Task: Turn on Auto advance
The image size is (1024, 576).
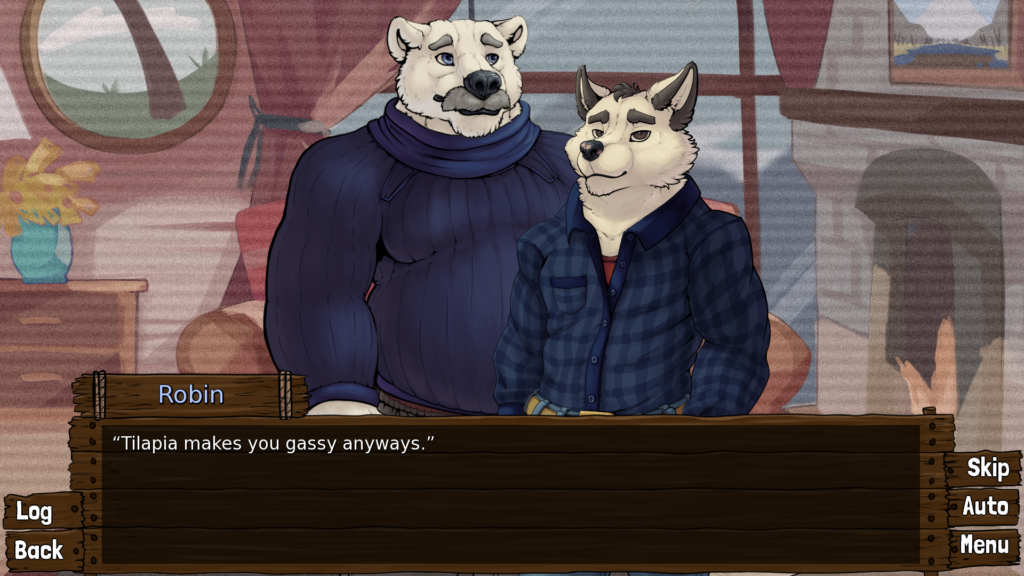Action: pyautogui.click(x=985, y=507)
